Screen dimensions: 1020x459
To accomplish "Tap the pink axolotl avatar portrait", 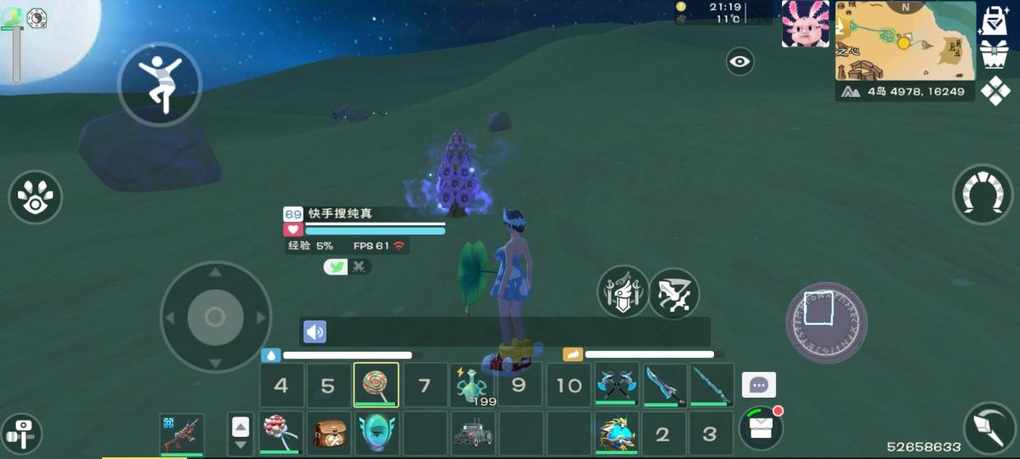I will click(805, 25).
